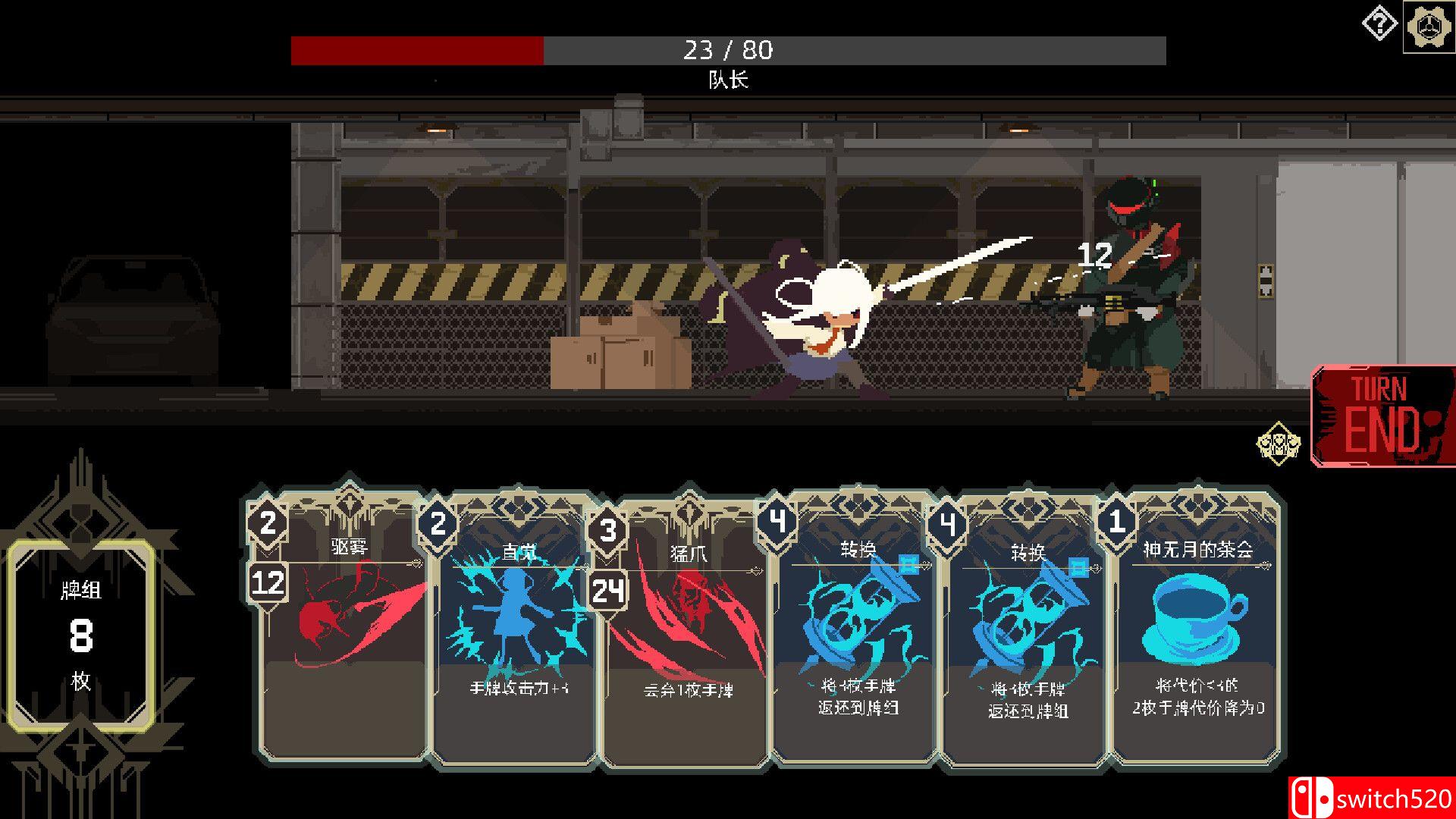
Task: Toggle the cost diamond showing 12 on 驱雾
Action: 269,584
